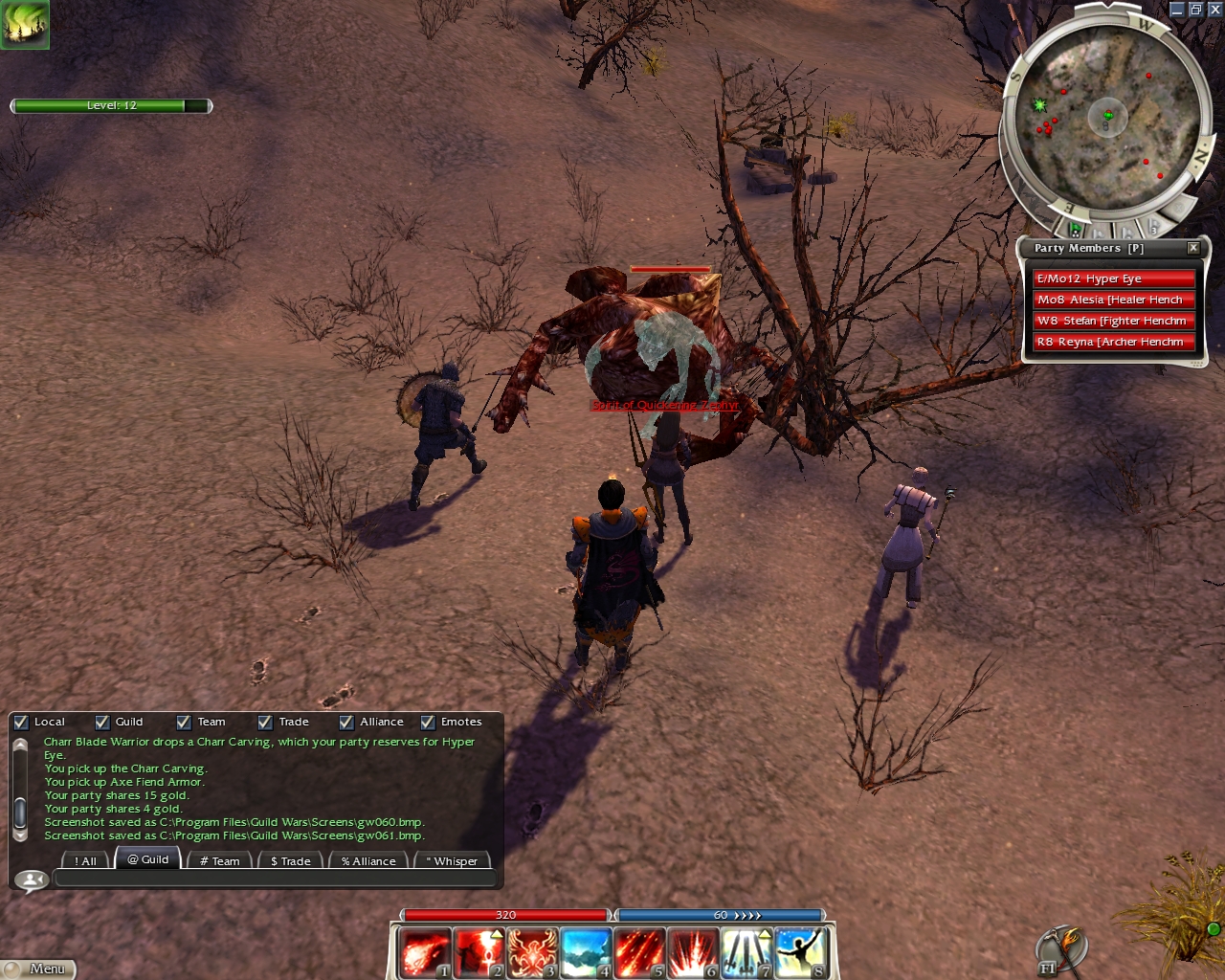Toggle the Trade chat filter checkbox
Viewport: 1225px width, 980px height.
pyautogui.click(x=265, y=723)
